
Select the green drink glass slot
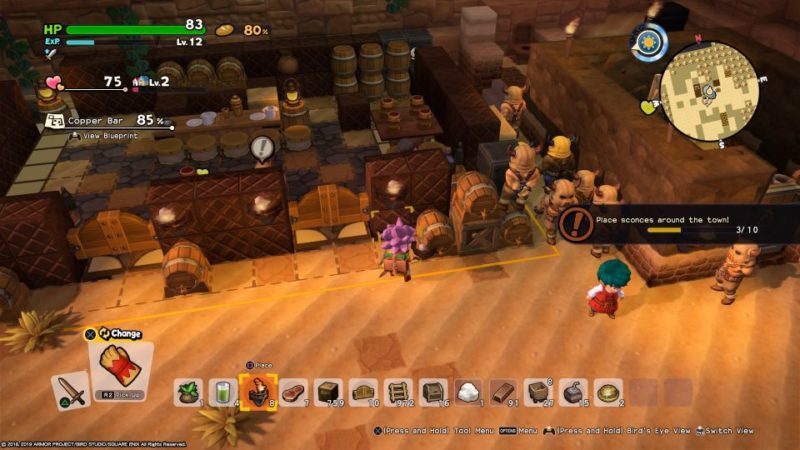coord(221,392)
